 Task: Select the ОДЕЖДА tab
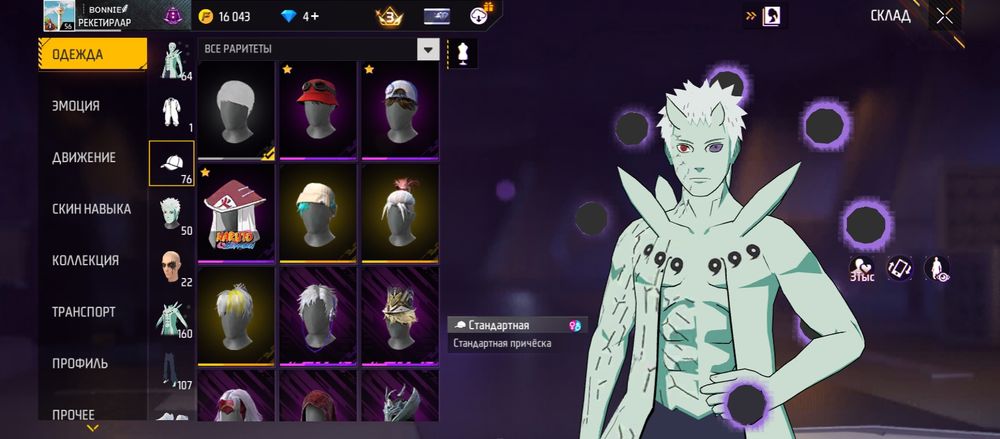tap(77, 54)
